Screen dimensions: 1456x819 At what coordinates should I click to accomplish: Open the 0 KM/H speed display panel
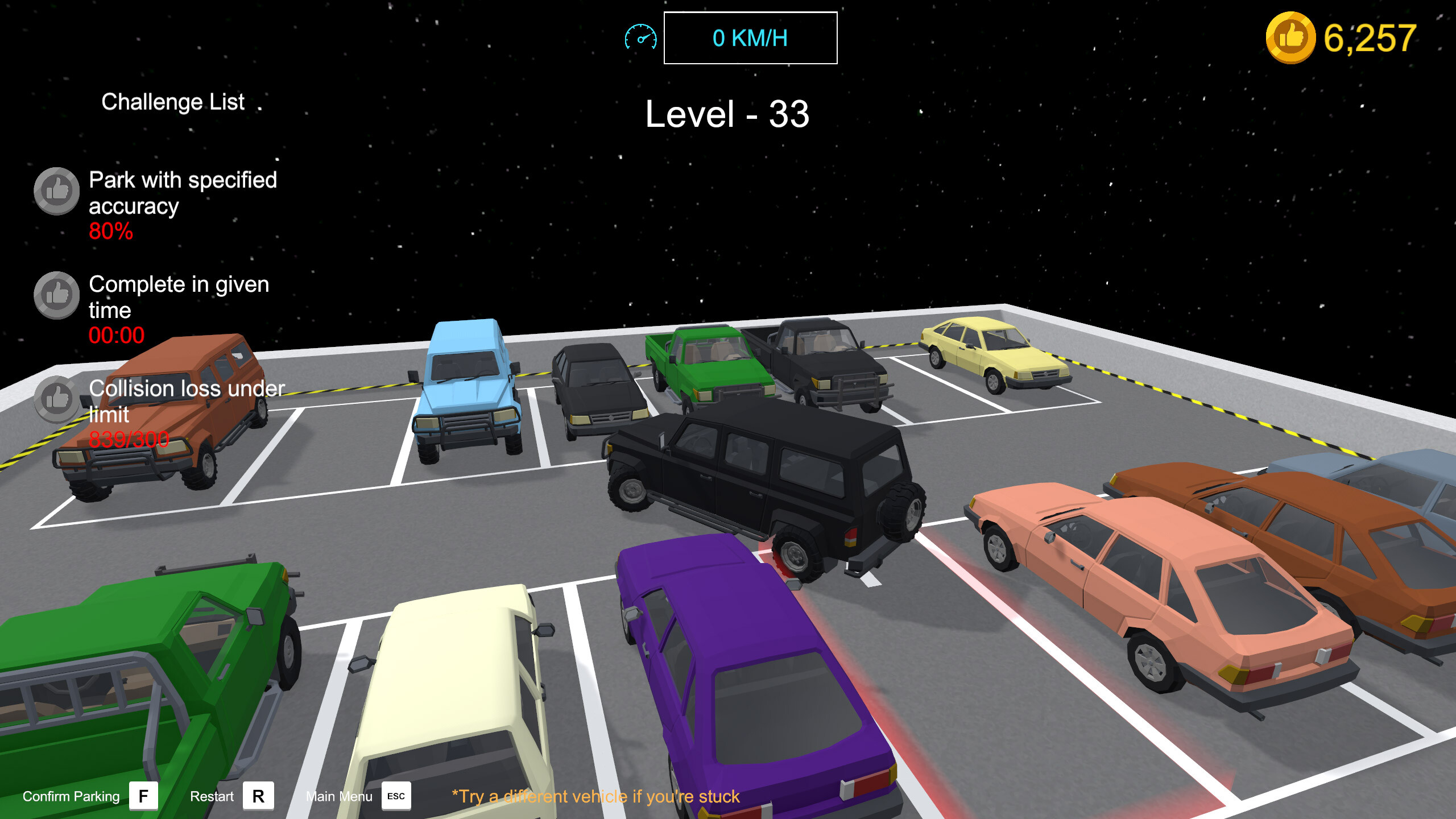click(750, 38)
